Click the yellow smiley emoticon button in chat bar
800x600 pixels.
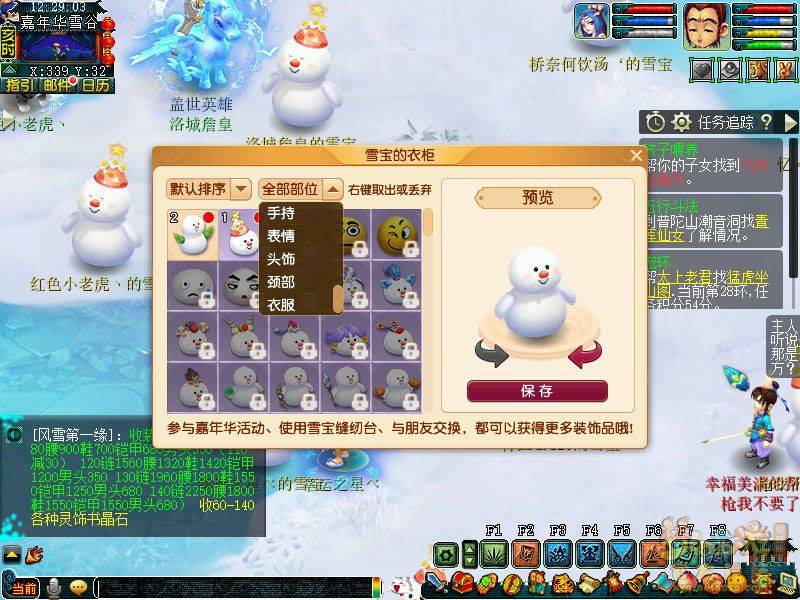(79, 587)
